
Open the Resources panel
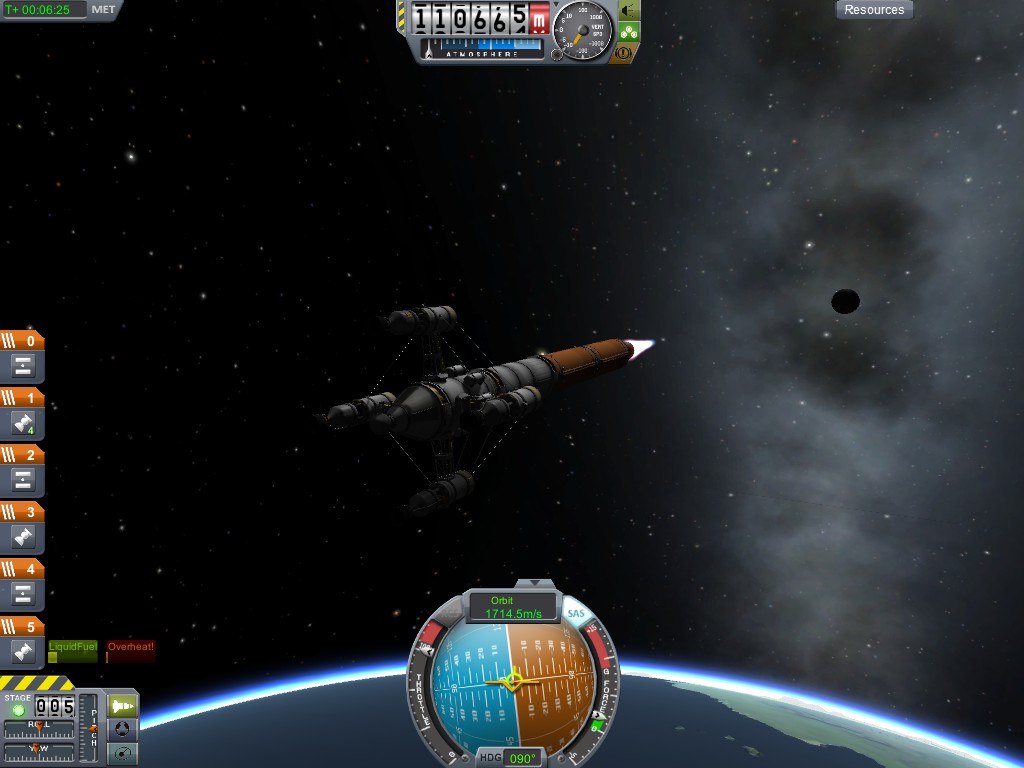coord(874,10)
